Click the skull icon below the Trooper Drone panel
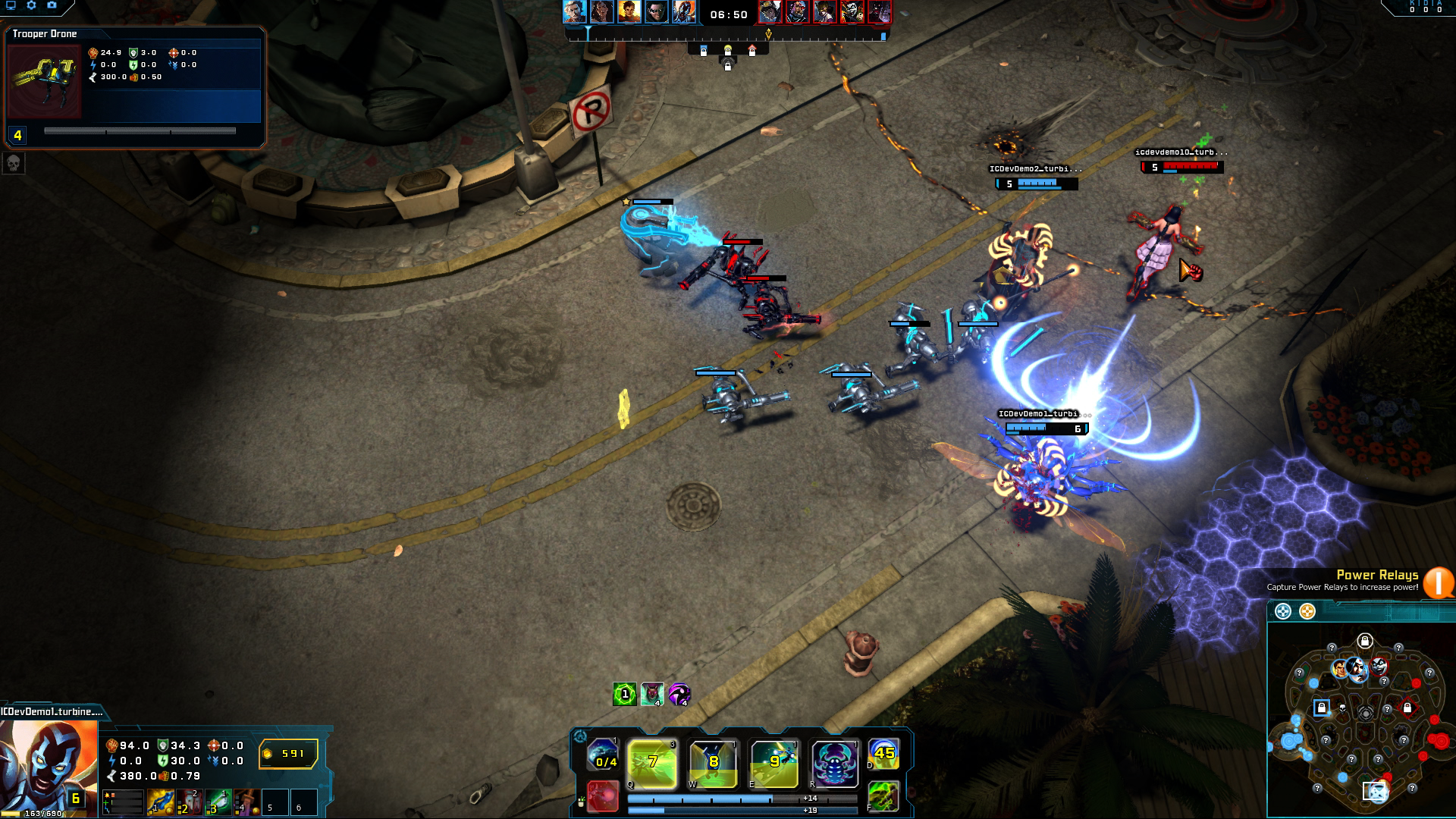The image size is (1456, 819). (x=14, y=163)
